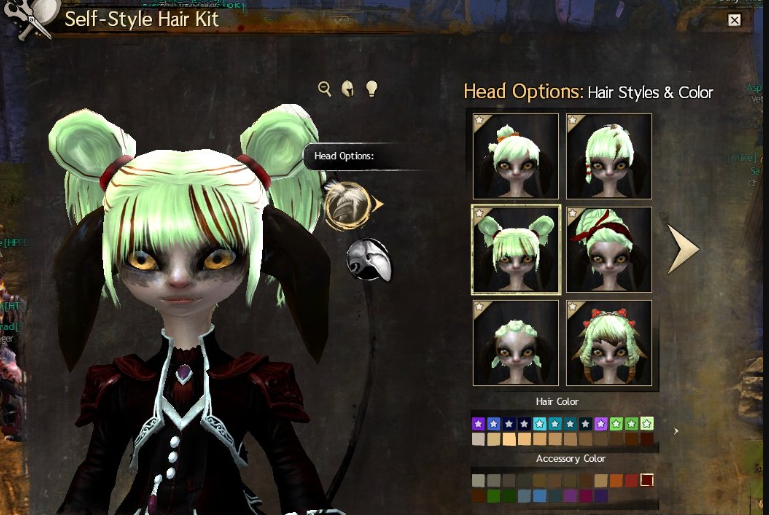
Task: Choose the orange accessory color swatch
Action: pos(616,481)
